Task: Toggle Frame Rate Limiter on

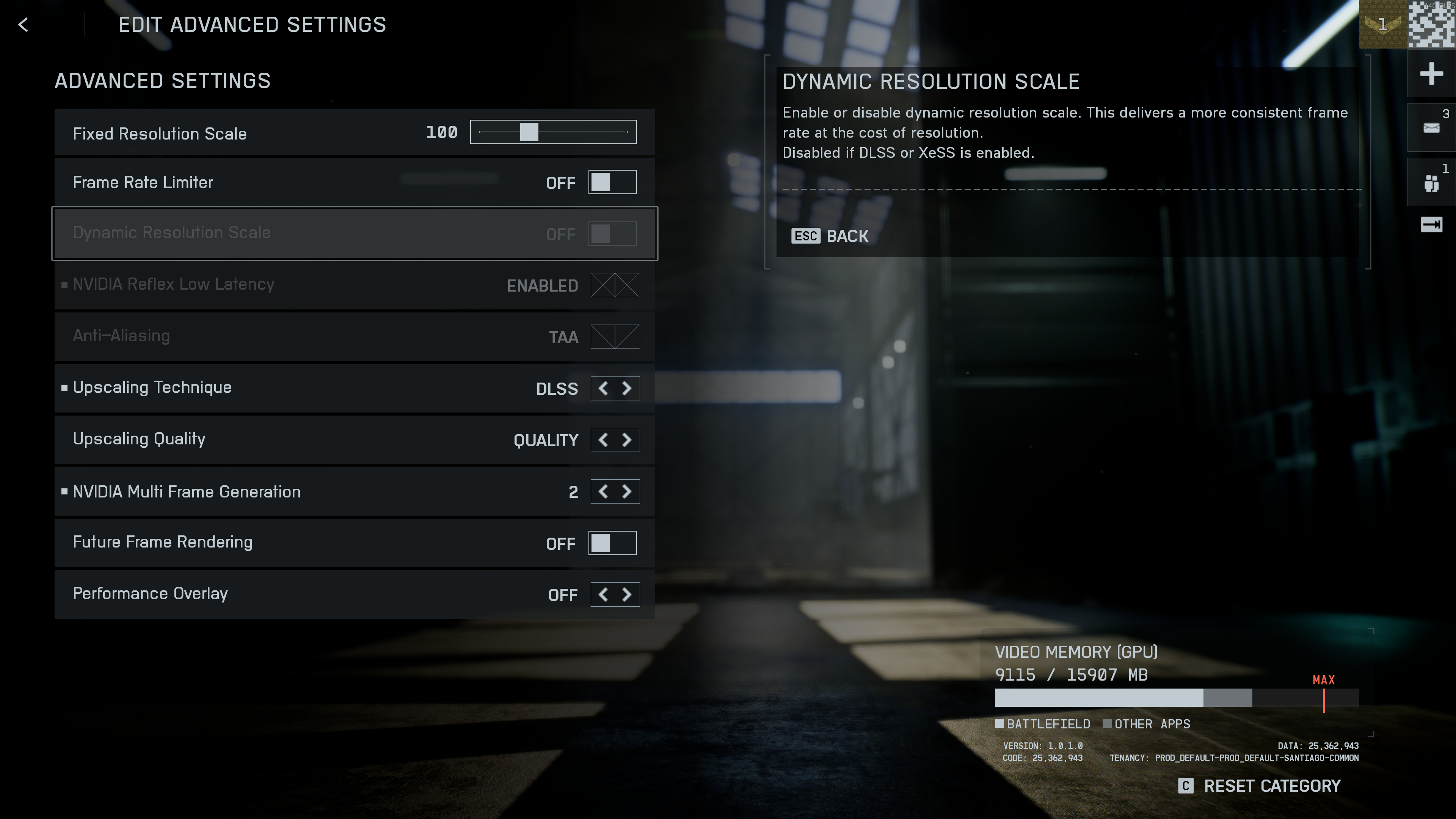Action: pyautogui.click(x=613, y=182)
